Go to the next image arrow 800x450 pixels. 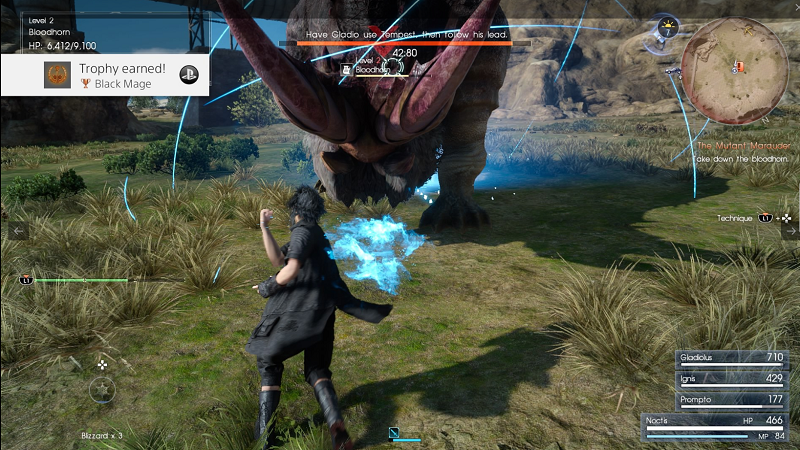click(790, 231)
